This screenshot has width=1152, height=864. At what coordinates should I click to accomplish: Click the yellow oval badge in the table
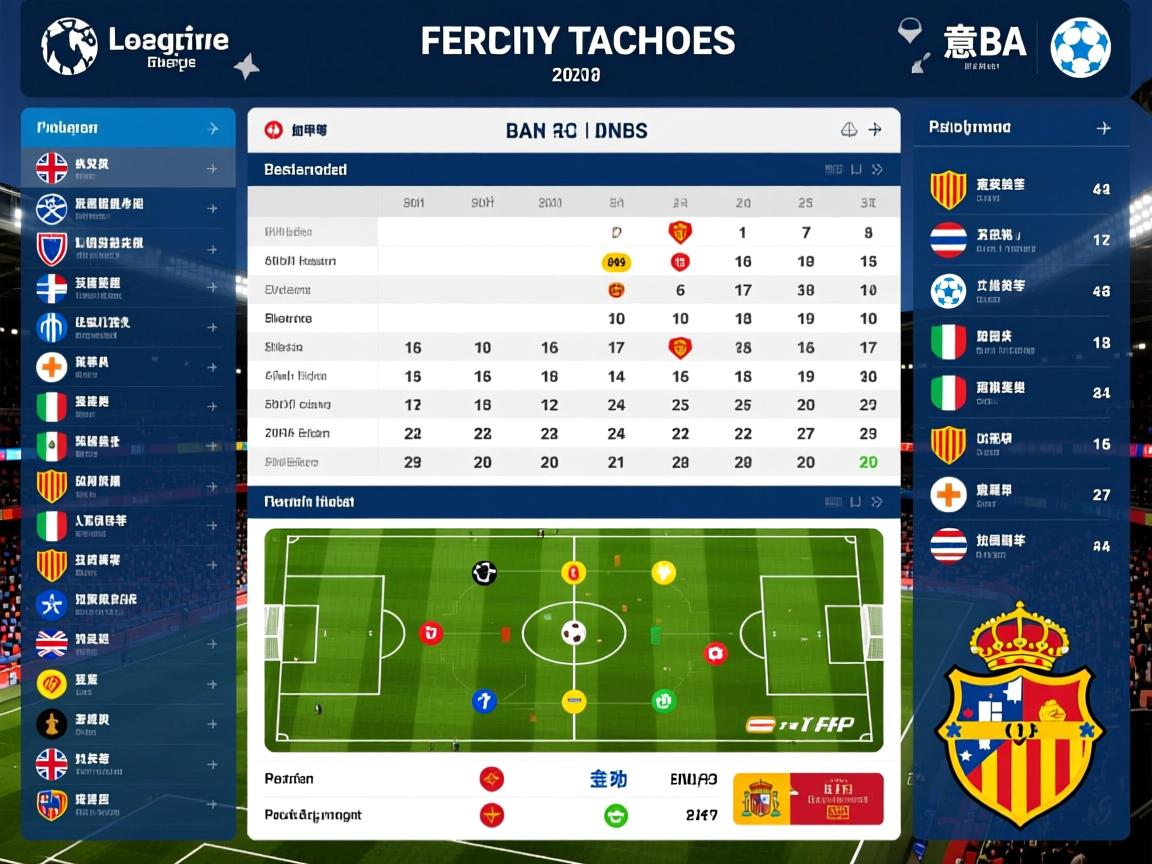click(616, 262)
